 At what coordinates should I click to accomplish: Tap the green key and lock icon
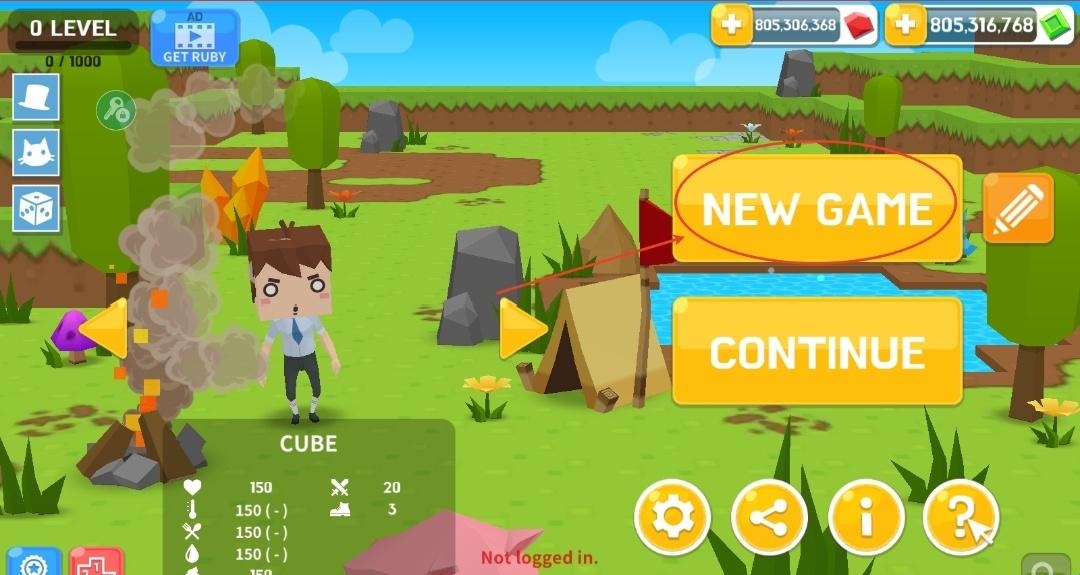coord(115,109)
